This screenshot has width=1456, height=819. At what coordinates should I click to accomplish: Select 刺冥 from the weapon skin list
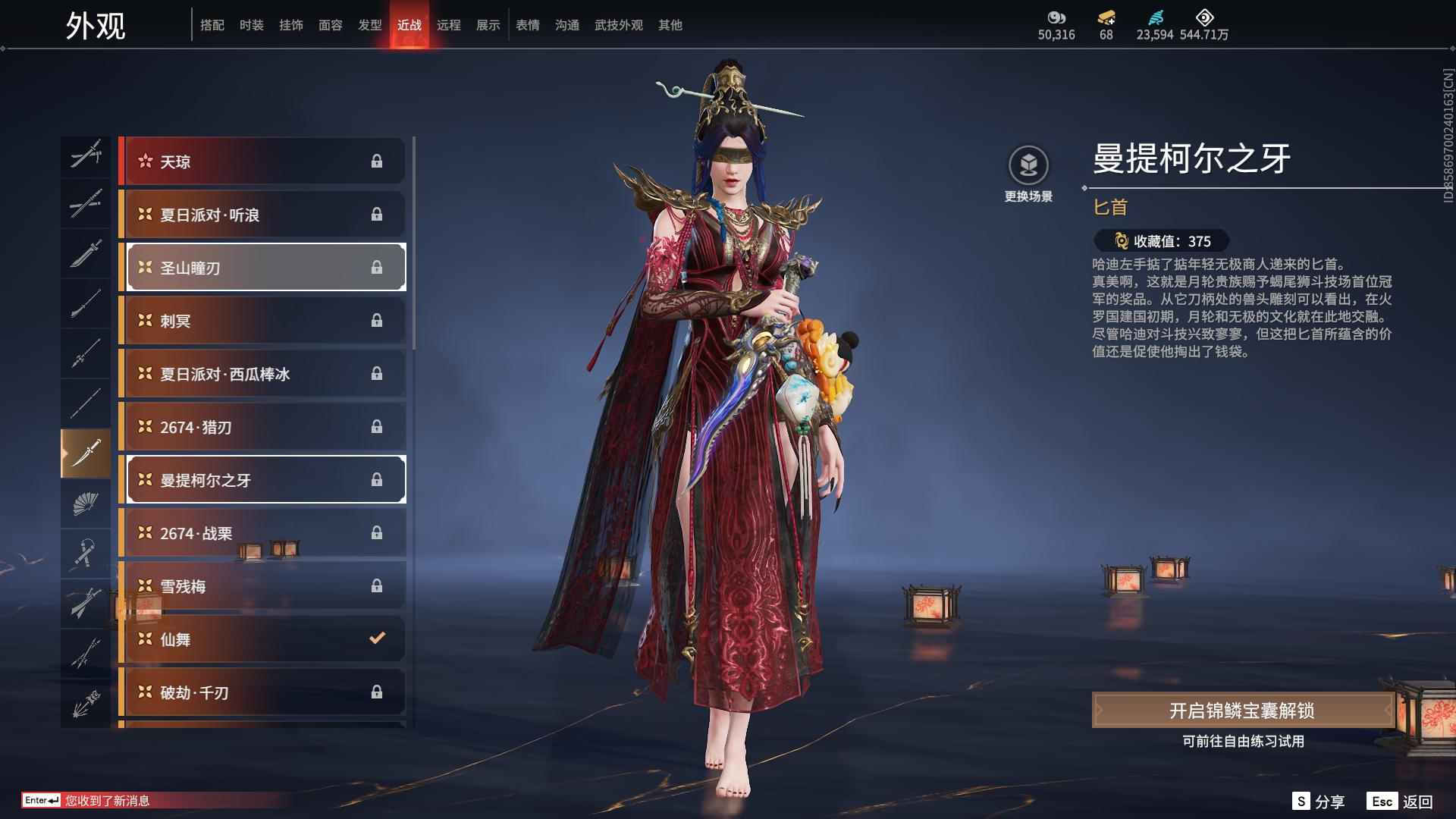tap(264, 320)
